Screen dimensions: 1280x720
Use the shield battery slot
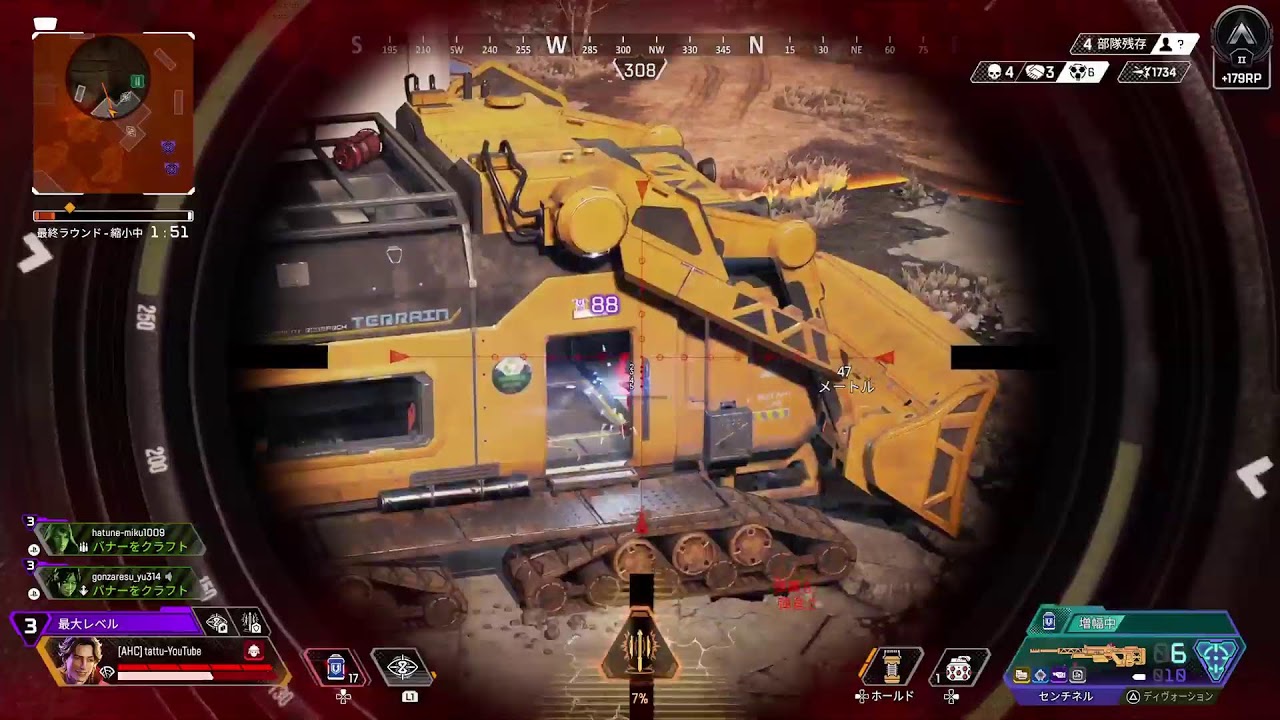(337, 667)
